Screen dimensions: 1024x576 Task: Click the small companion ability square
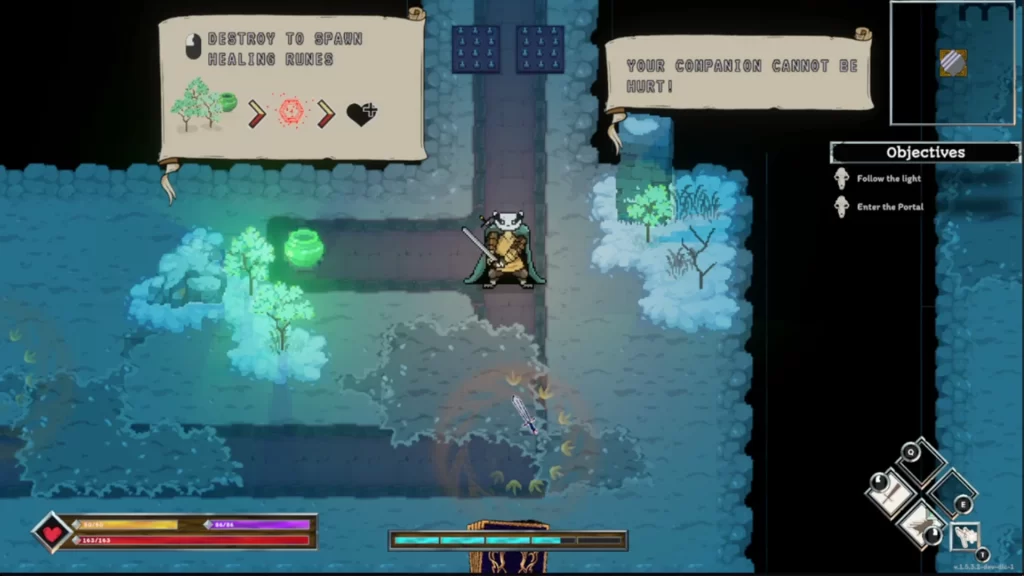pyautogui.click(x=965, y=536)
